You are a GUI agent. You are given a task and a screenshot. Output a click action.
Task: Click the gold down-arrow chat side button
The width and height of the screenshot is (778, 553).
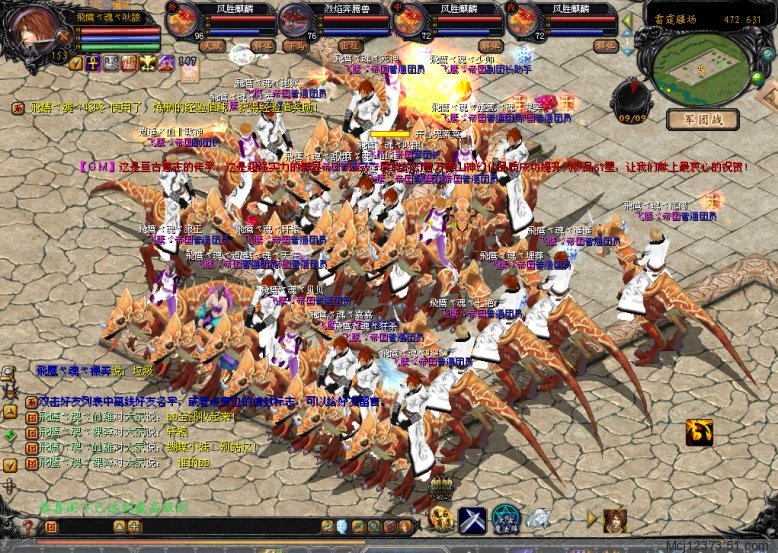10,465
